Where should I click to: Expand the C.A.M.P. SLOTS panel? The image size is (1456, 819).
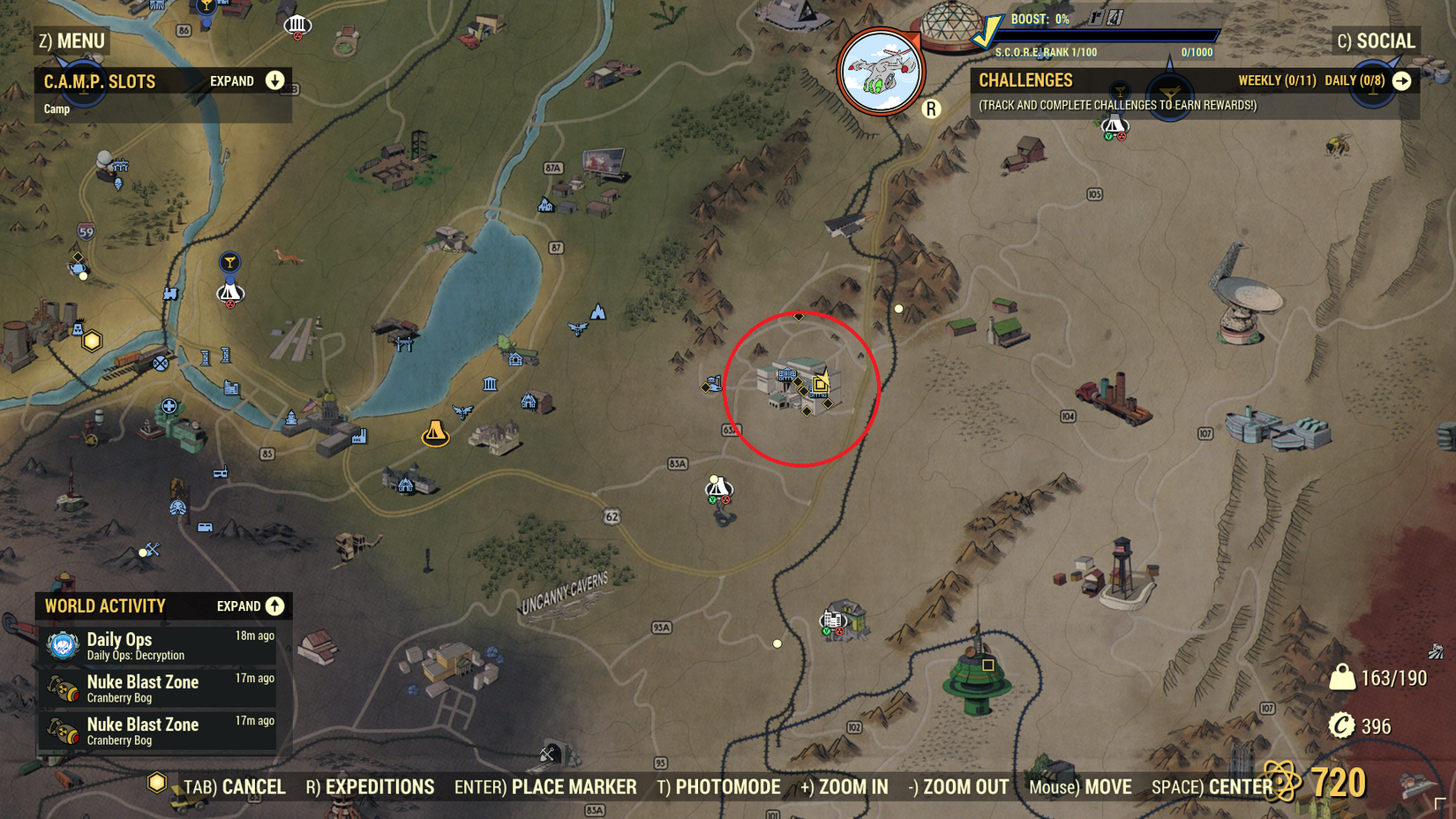pyautogui.click(x=274, y=80)
